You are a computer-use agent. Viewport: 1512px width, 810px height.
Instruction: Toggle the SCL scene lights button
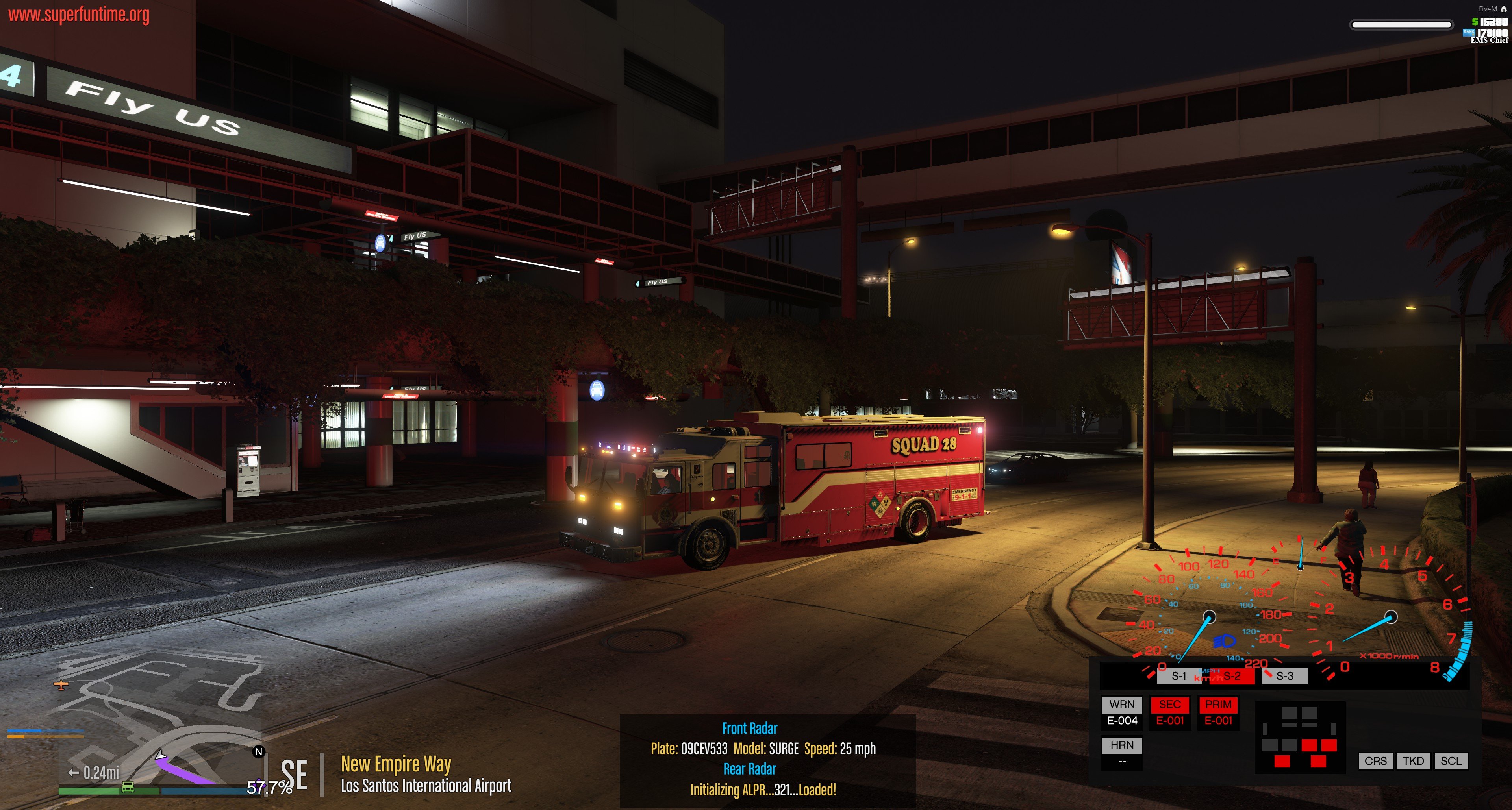pos(1451,761)
